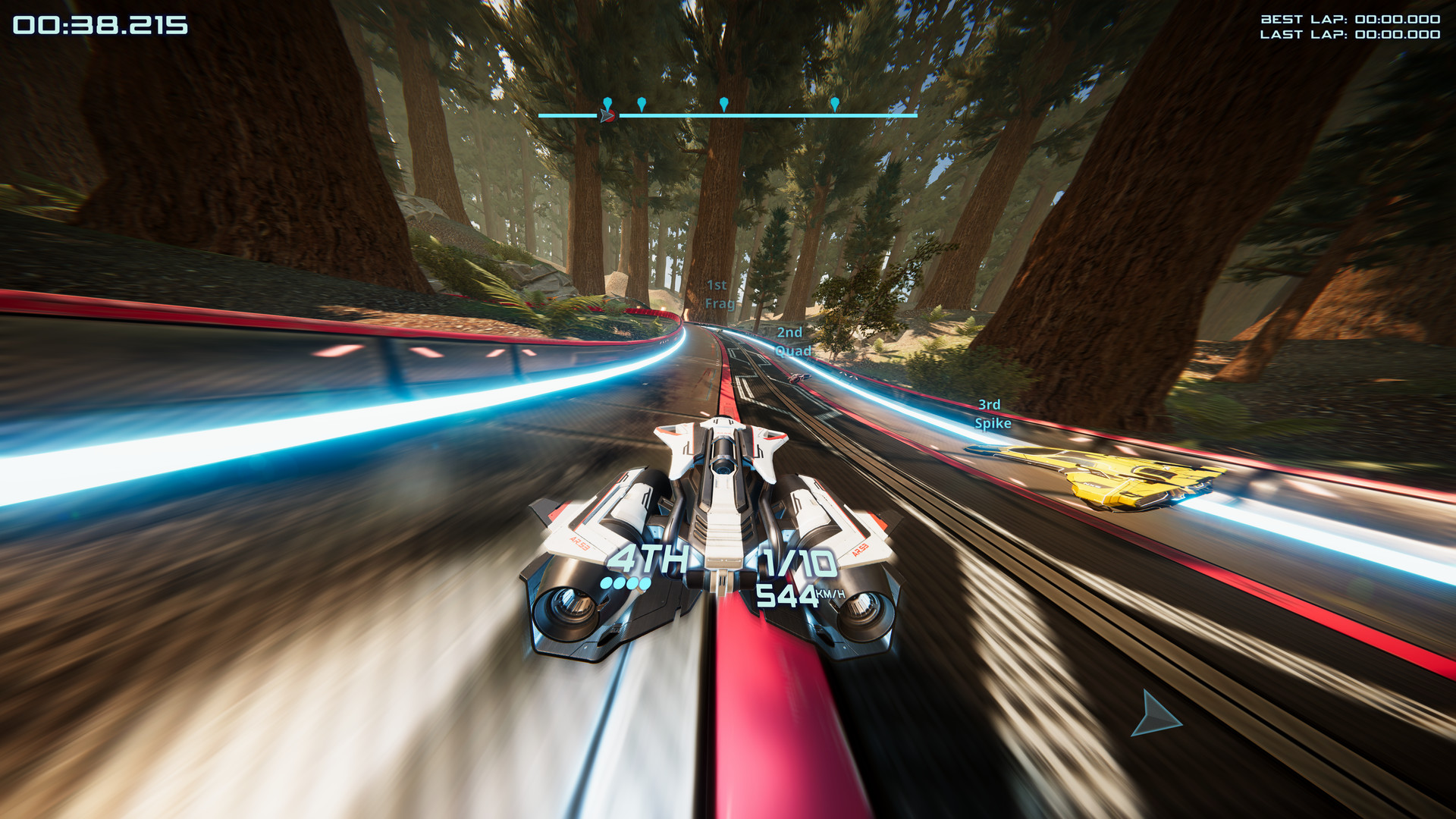Toggle the first boost pip under 4TH
1456x819 pixels.
pyautogui.click(x=606, y=583)
